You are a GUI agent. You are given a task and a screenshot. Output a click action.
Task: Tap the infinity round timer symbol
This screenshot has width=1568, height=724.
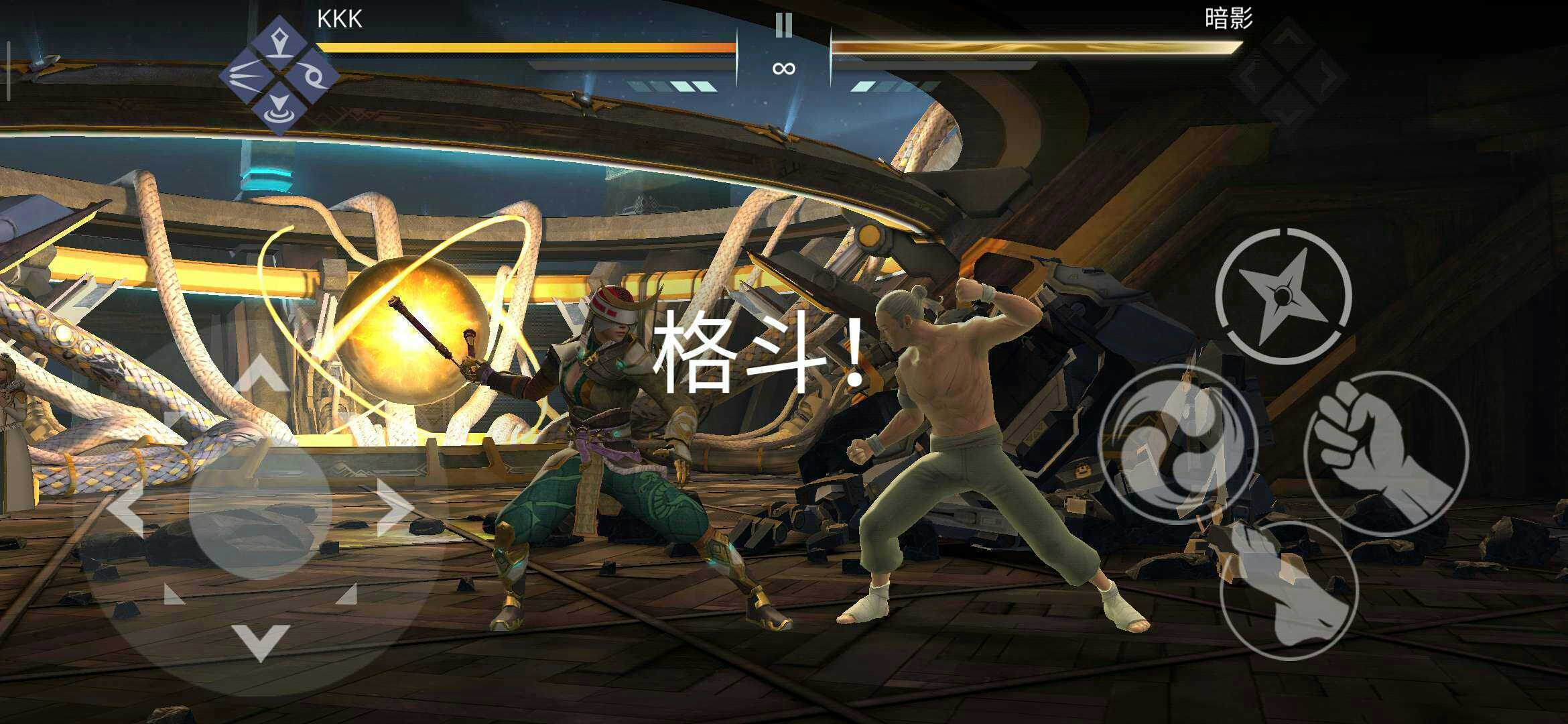coord(784,67)
